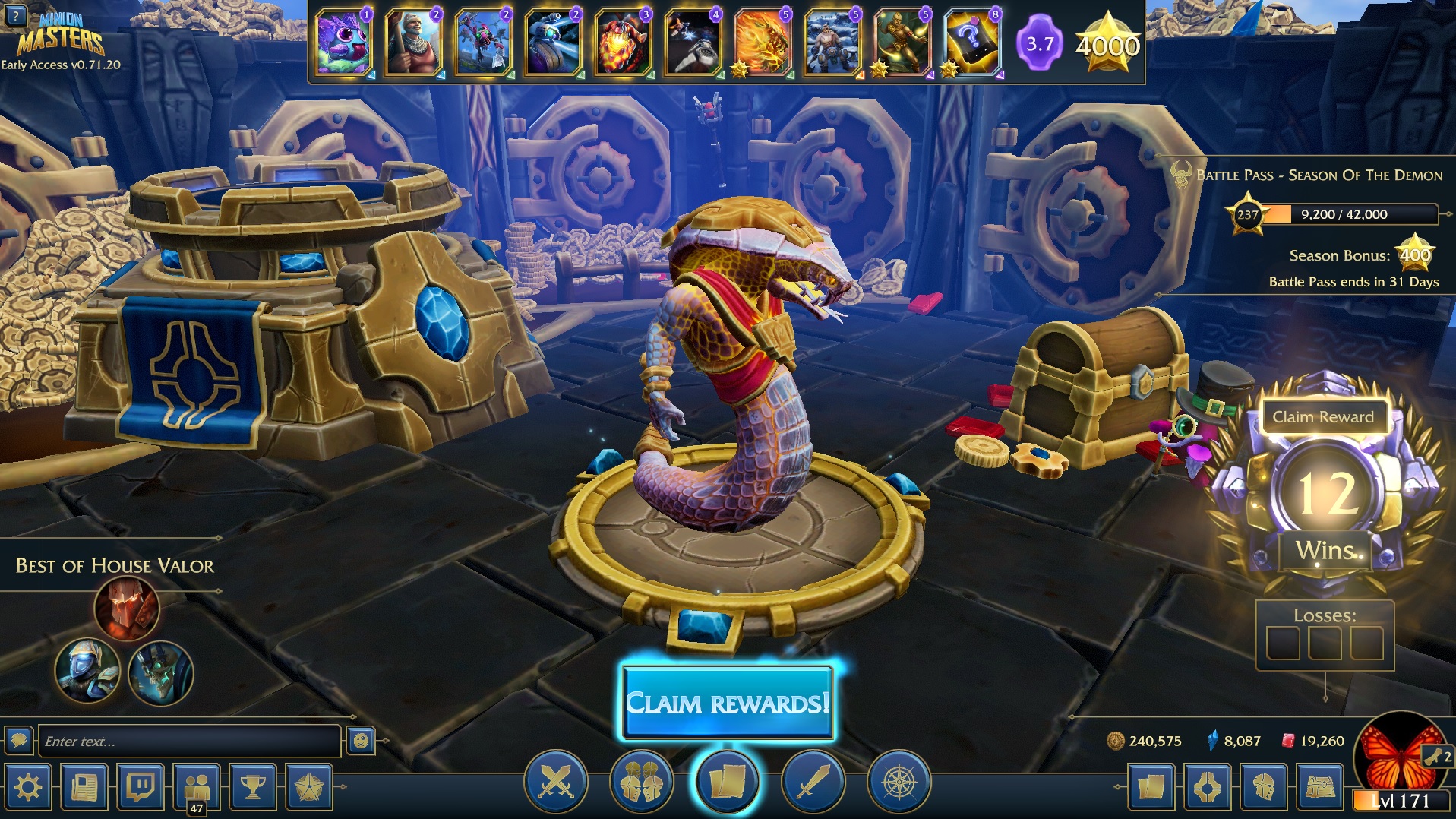Select the crossed swords battle mode
Image resolution: width=1456 pixels, height=819 pixels.
click(x=555, y=782)
